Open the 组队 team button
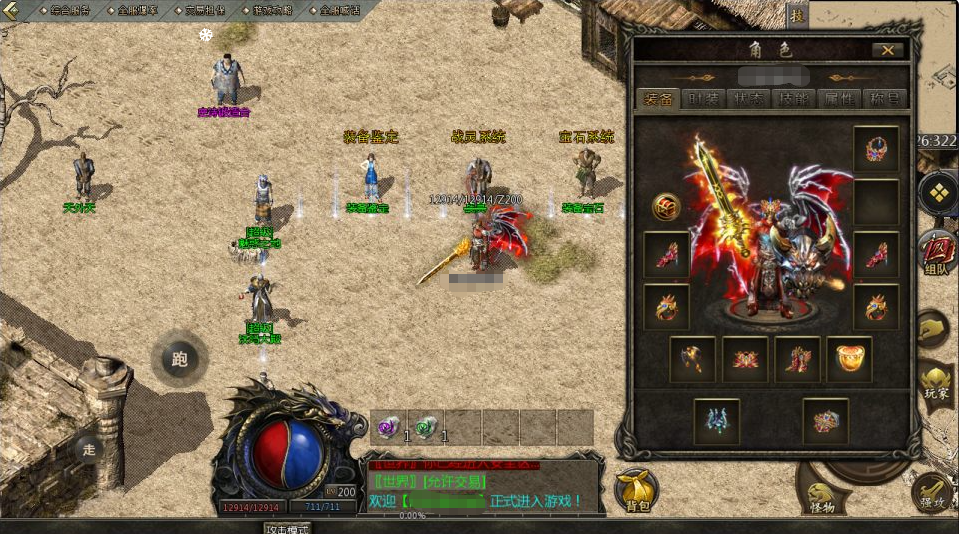 [937, 252]
